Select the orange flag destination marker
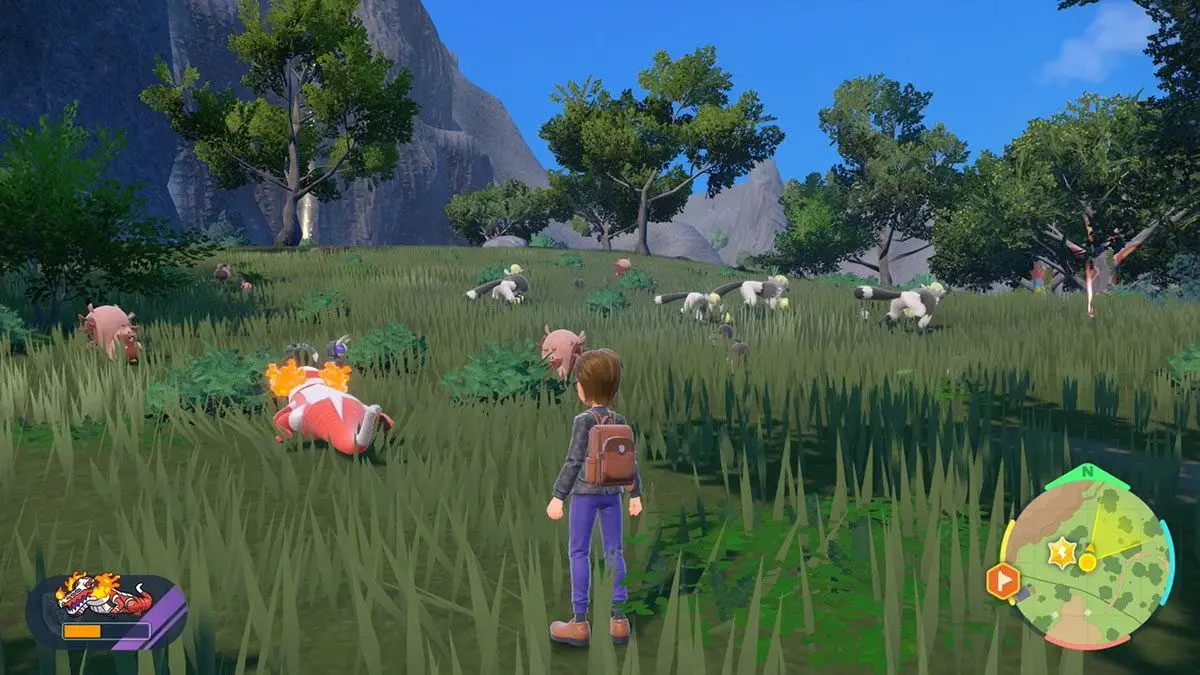Viewport: 1200px width, 675px height. tap(1003, 580)
